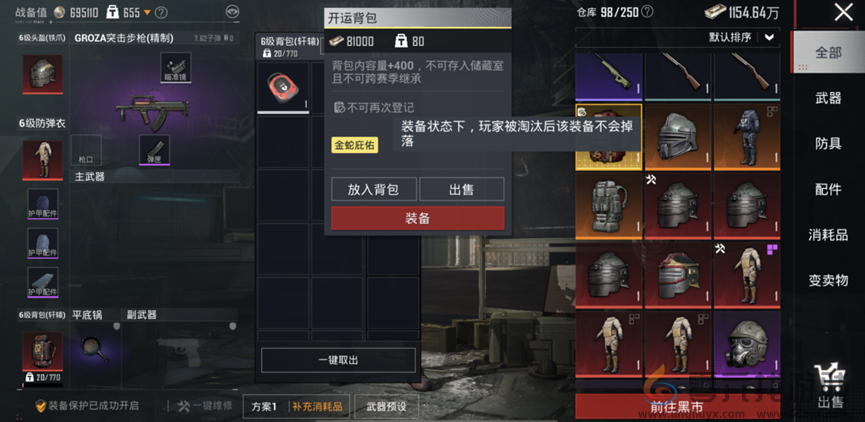Viewport: 865px width, 422px height.
Task: Switch to the 全部 category tab
Action: (x=828, y=53)
